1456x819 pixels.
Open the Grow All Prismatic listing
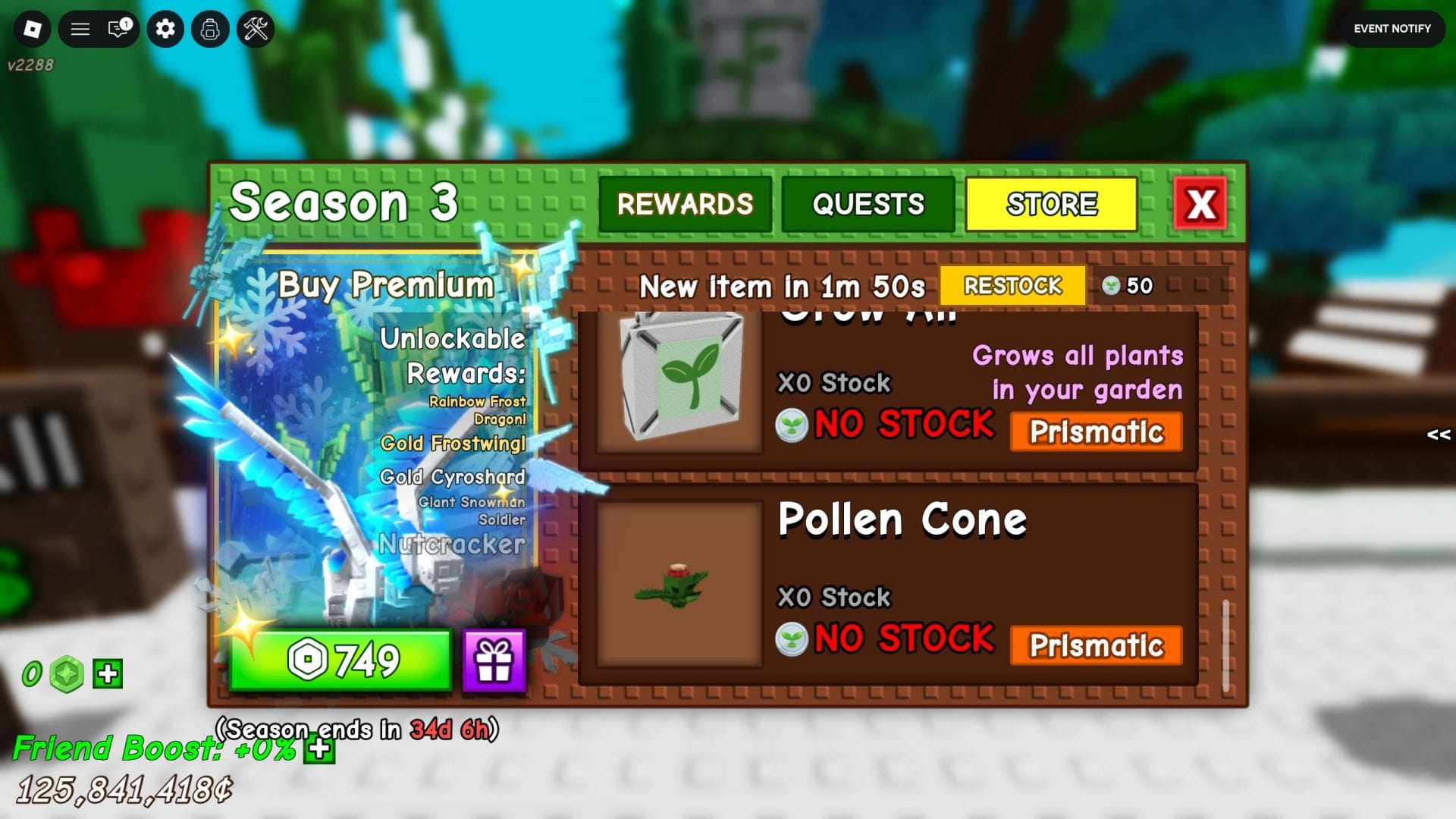[x=1096, y=432]
